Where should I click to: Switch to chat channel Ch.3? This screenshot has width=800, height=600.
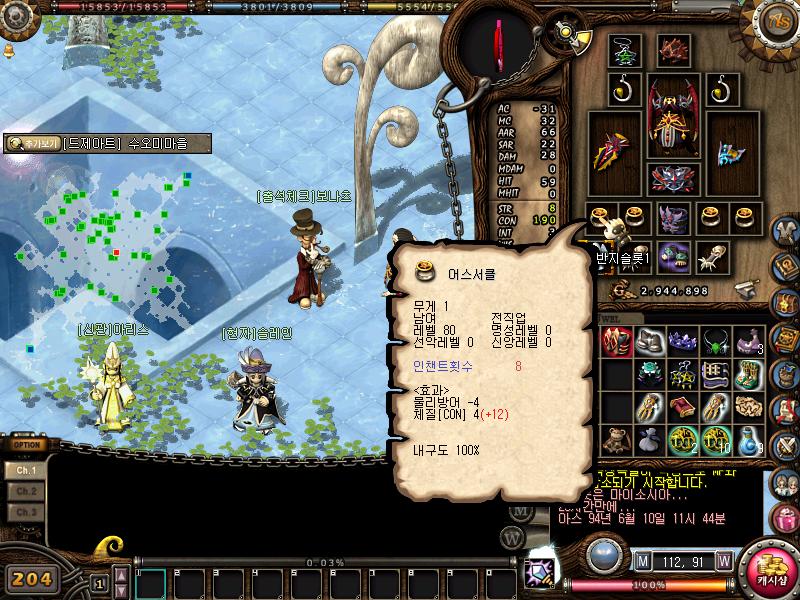pyautogui.click(x=26, y=512)
